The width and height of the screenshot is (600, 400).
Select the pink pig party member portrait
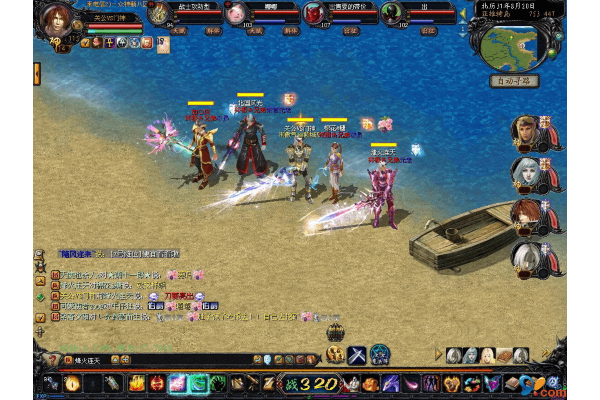pyautogui.click(x=236, y=13)
